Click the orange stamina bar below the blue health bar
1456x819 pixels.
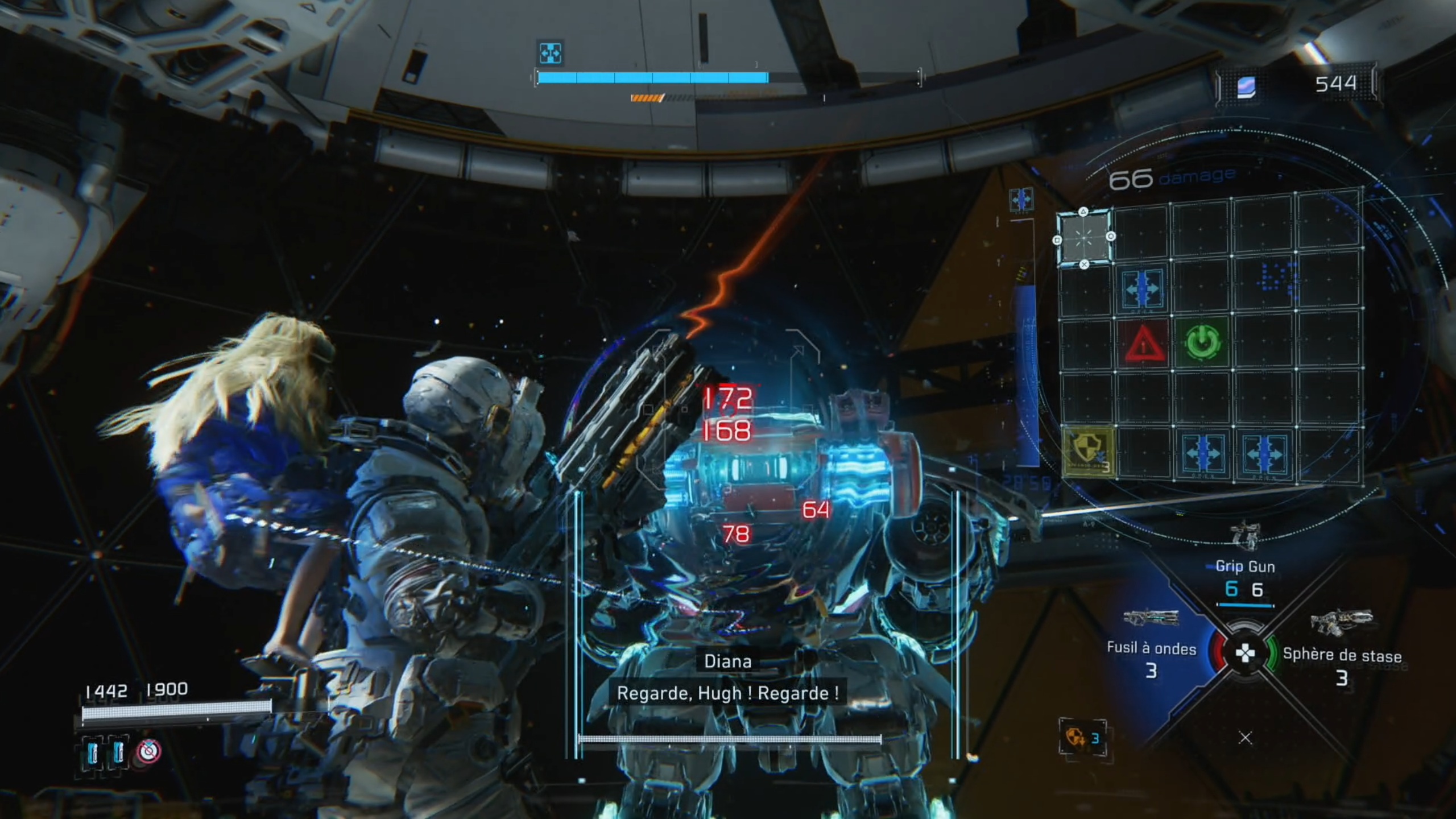click(x=647, y=97)
